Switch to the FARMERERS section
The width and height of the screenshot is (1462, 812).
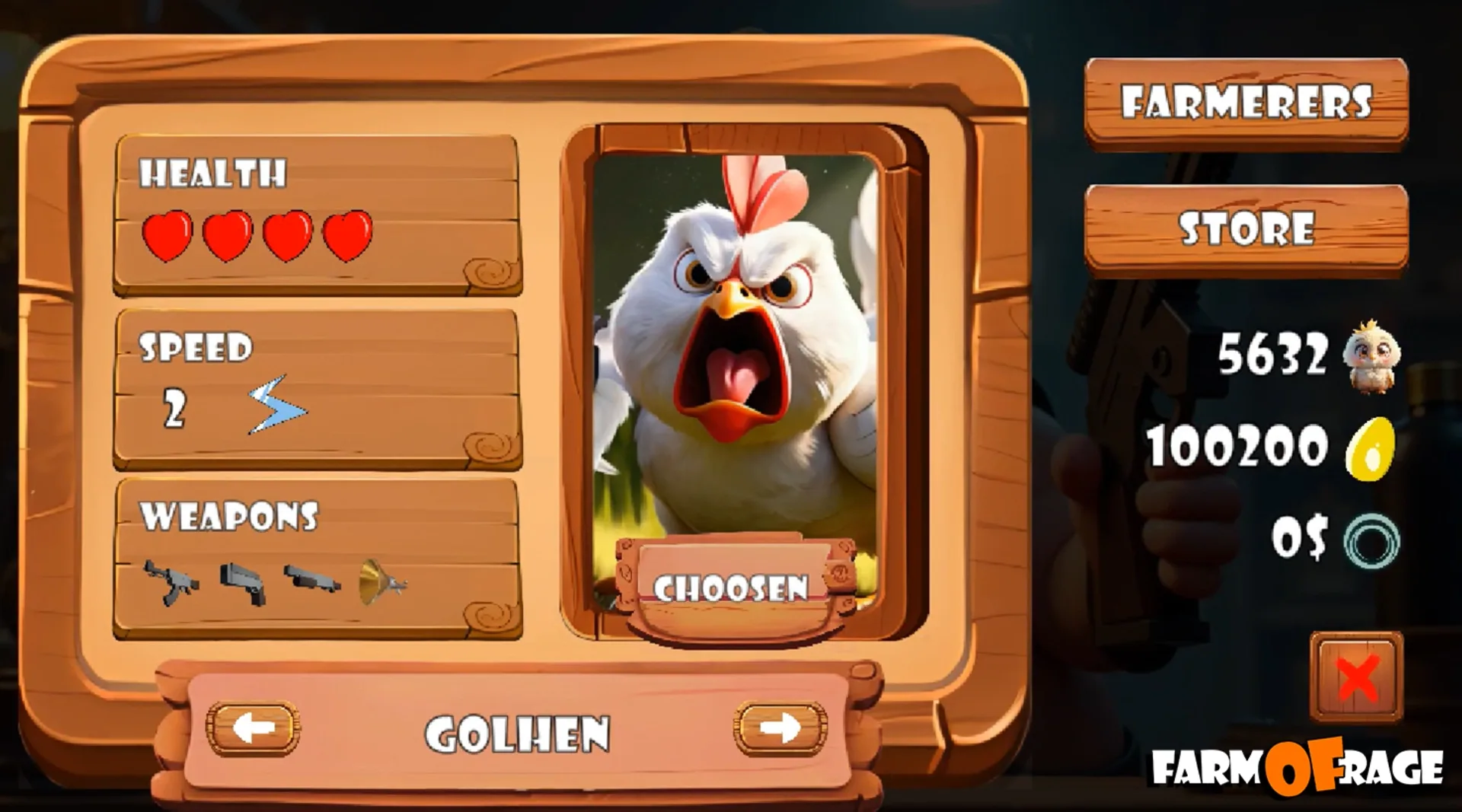[x=1246, y=101]
